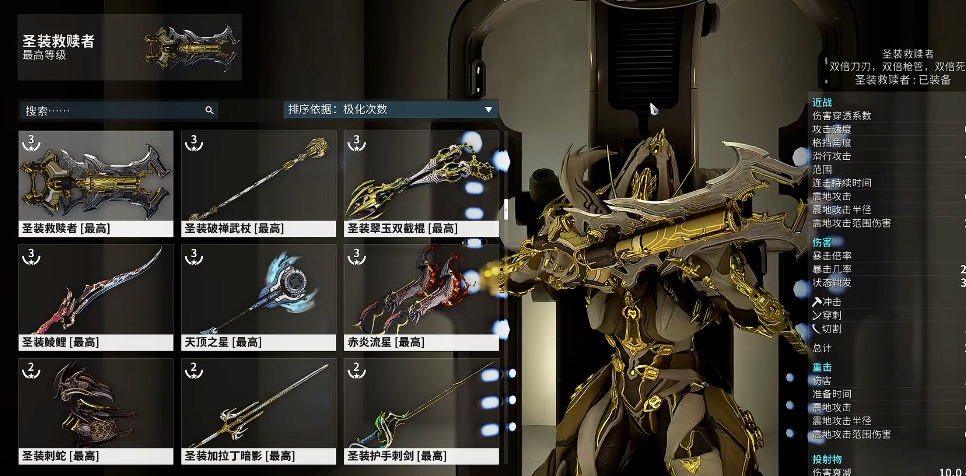Select the 圣装救赎者 weapon tile
The image size is (966, 476).
(95, 182)
